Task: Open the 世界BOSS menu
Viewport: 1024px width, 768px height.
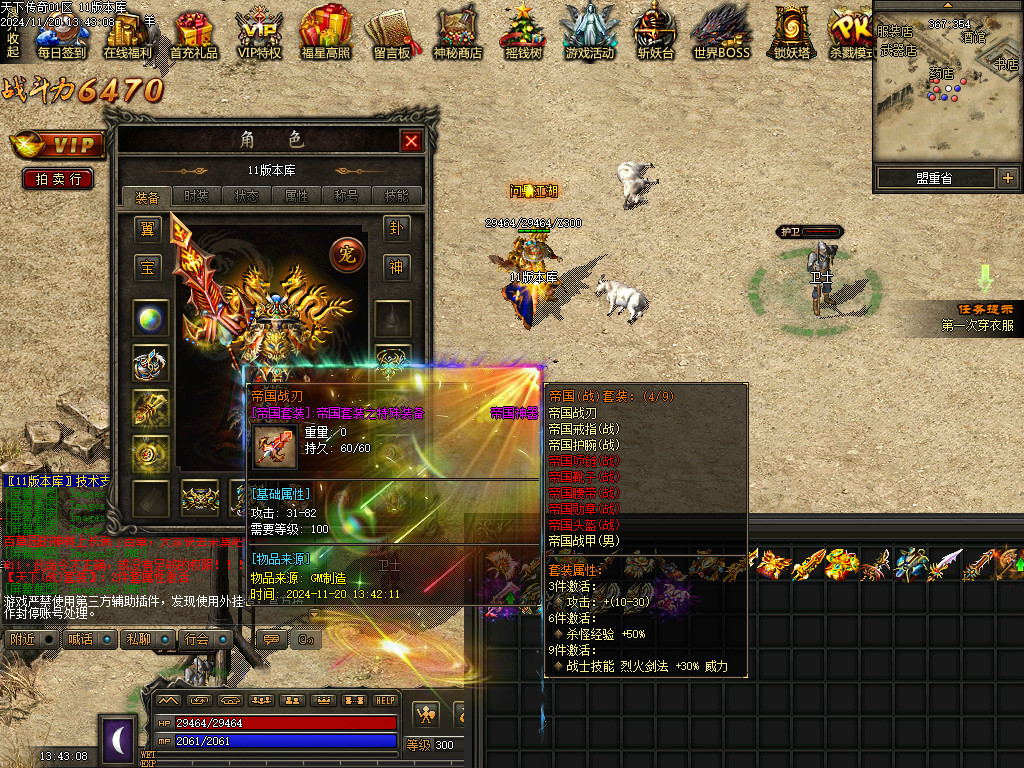Action: (x=721, y=33)
